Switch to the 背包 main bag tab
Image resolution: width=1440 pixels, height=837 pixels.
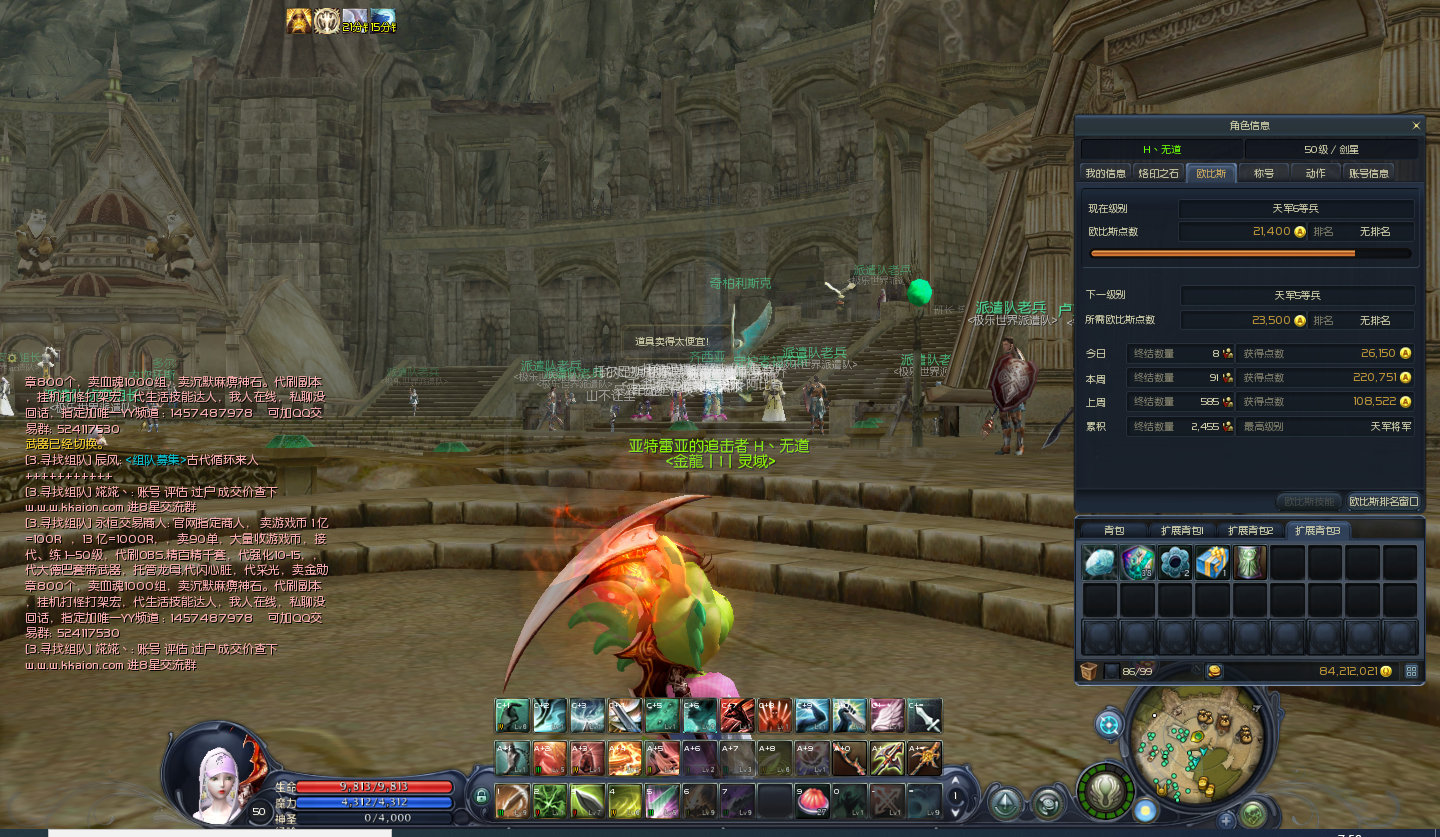point(1113,530)
